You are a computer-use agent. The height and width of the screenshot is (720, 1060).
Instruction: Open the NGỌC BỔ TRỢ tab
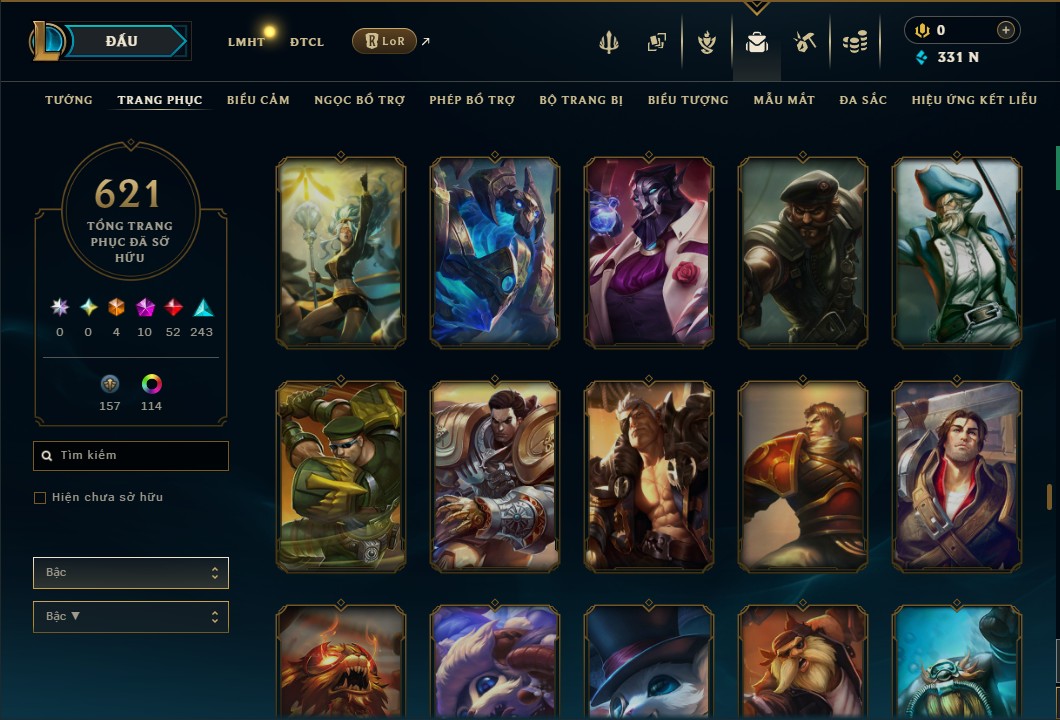(359, 100)
